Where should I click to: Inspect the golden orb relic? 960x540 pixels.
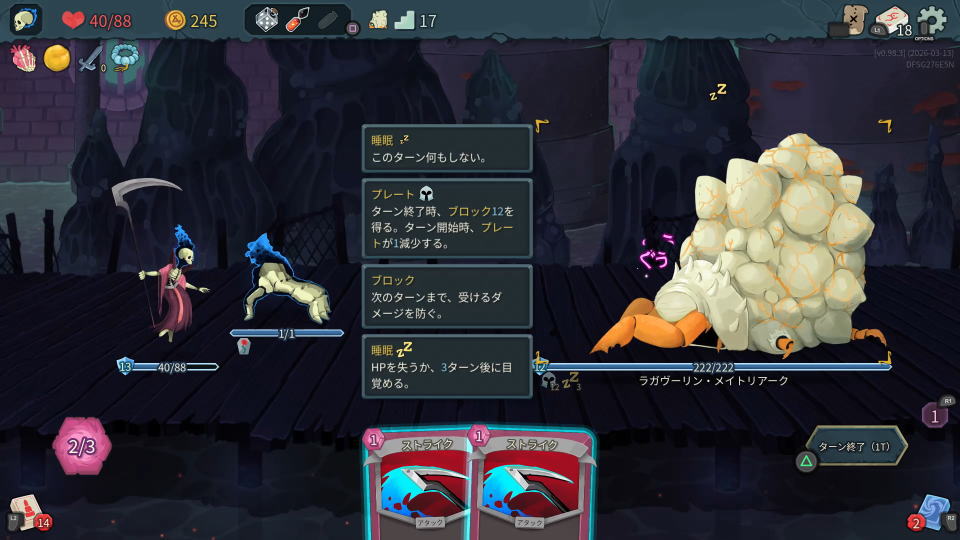[56, 58]
